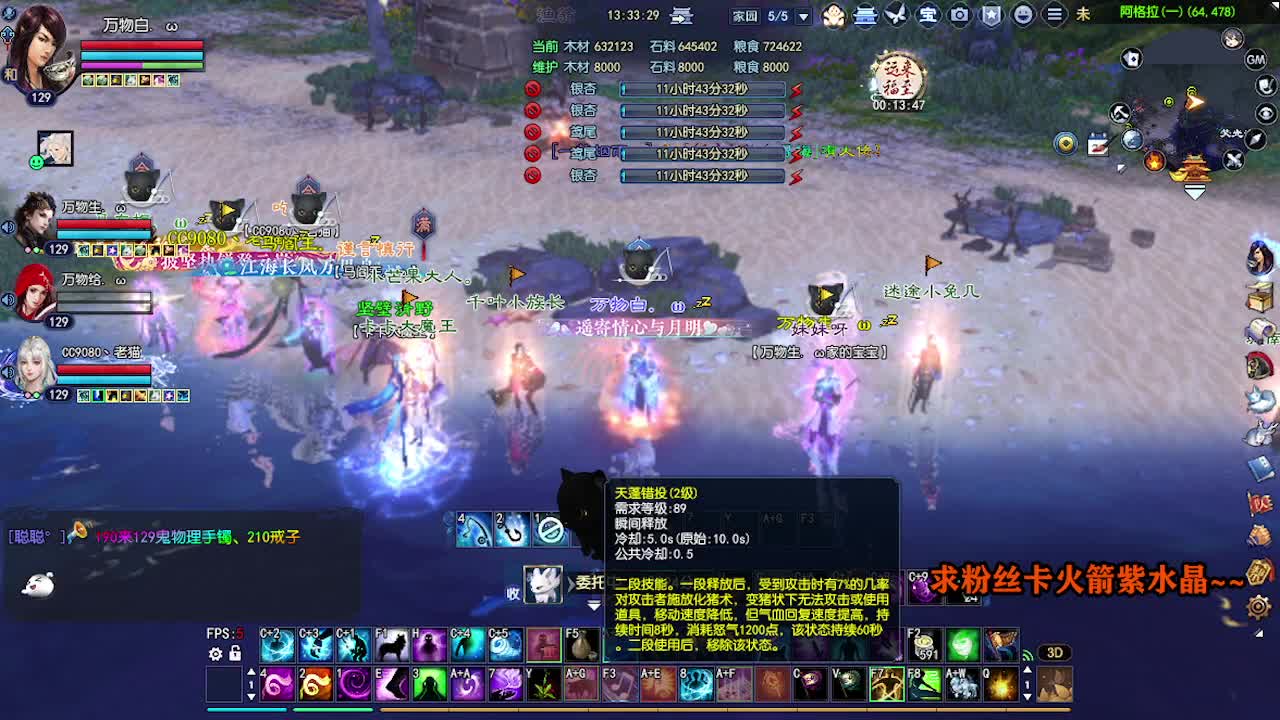
Task: Open the in-game camera/screenshot tool
Action: (x=958, y=15)
